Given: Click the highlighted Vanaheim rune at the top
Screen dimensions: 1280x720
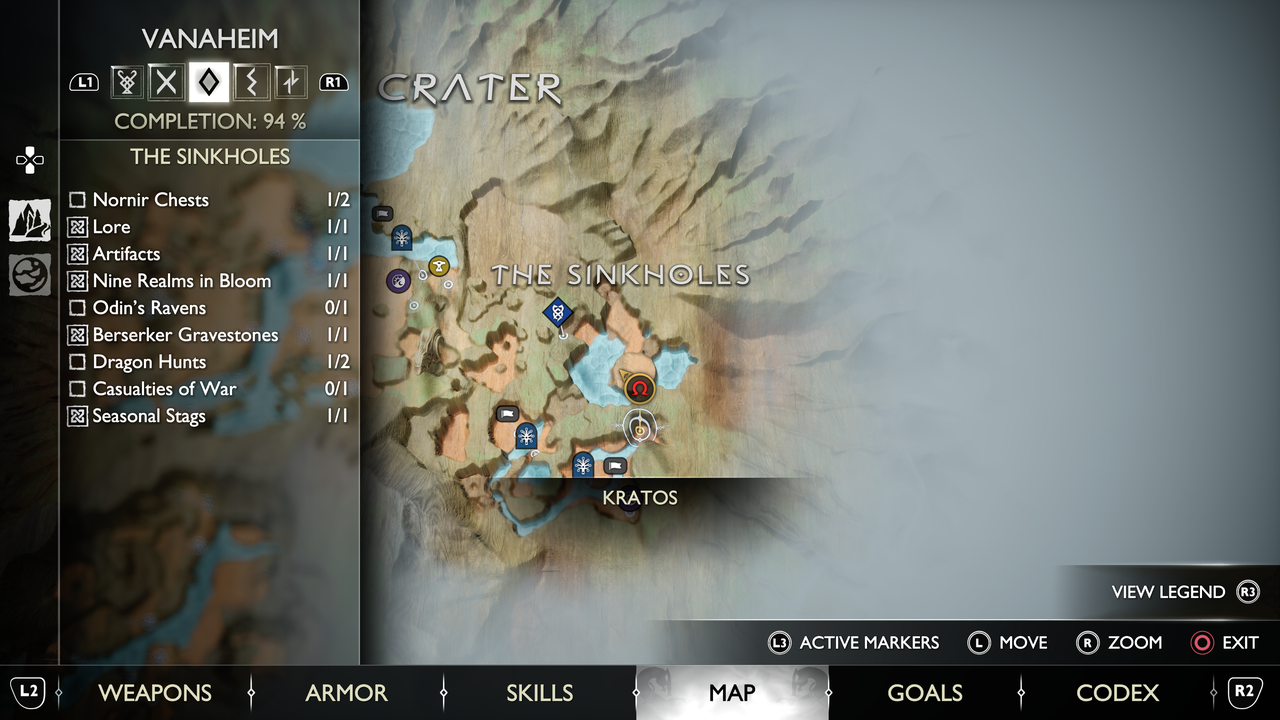Looking at the screenshot, I should pyautogui.click(x=207, y=82).
